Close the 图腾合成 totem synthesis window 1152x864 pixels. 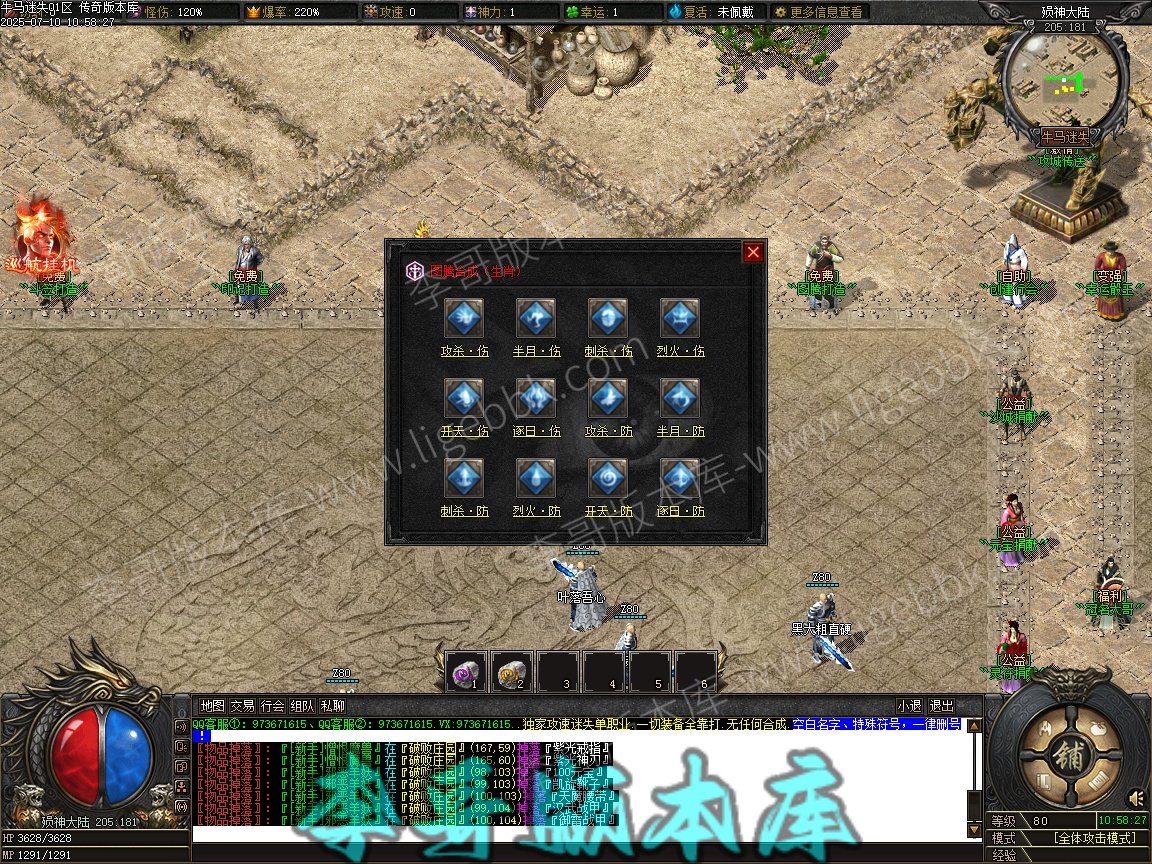pyautogui.click(x=753, y=252)
